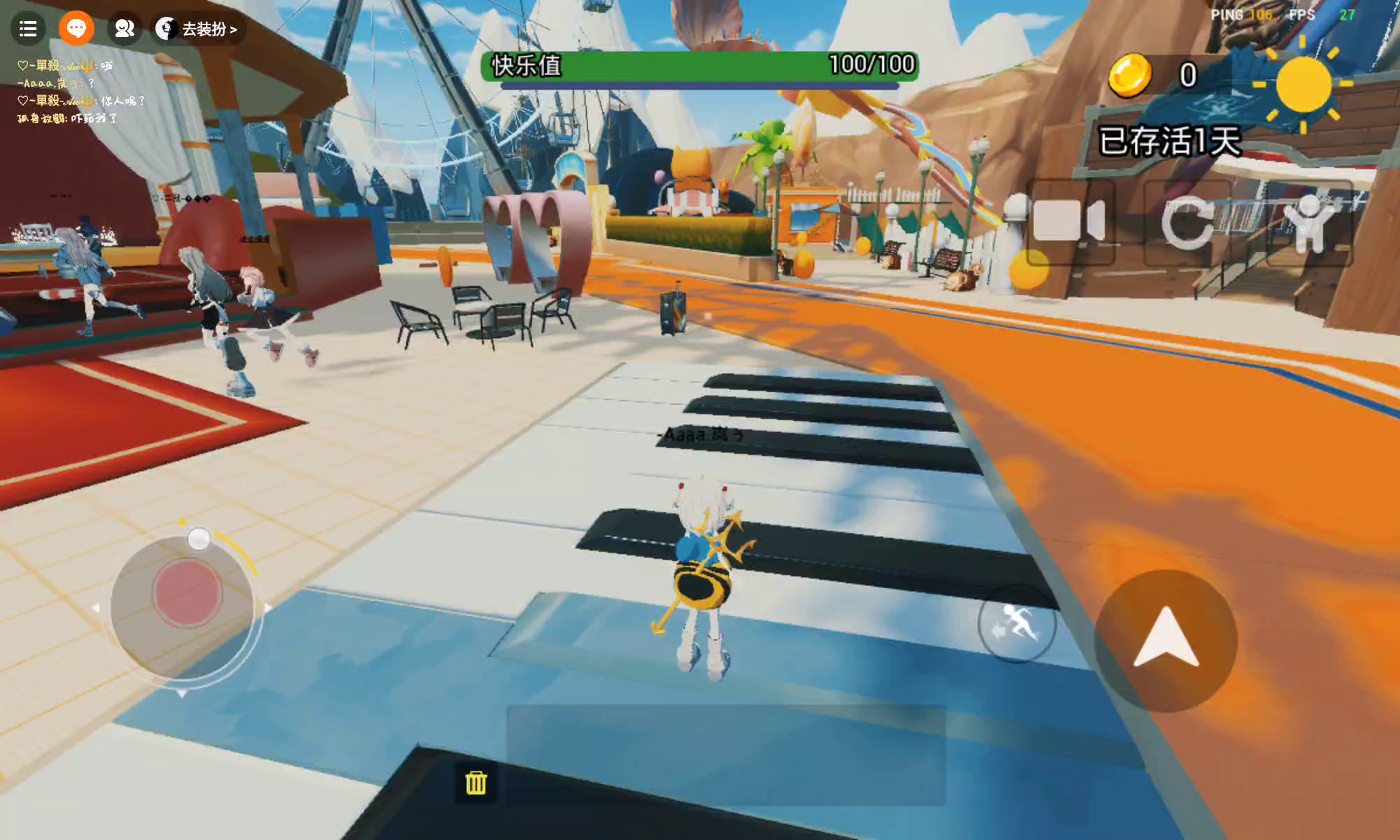This screenshot has height=840, width=1400.
Task: Click the circular refresh arrow button
Action: [x=1187, y=223]
